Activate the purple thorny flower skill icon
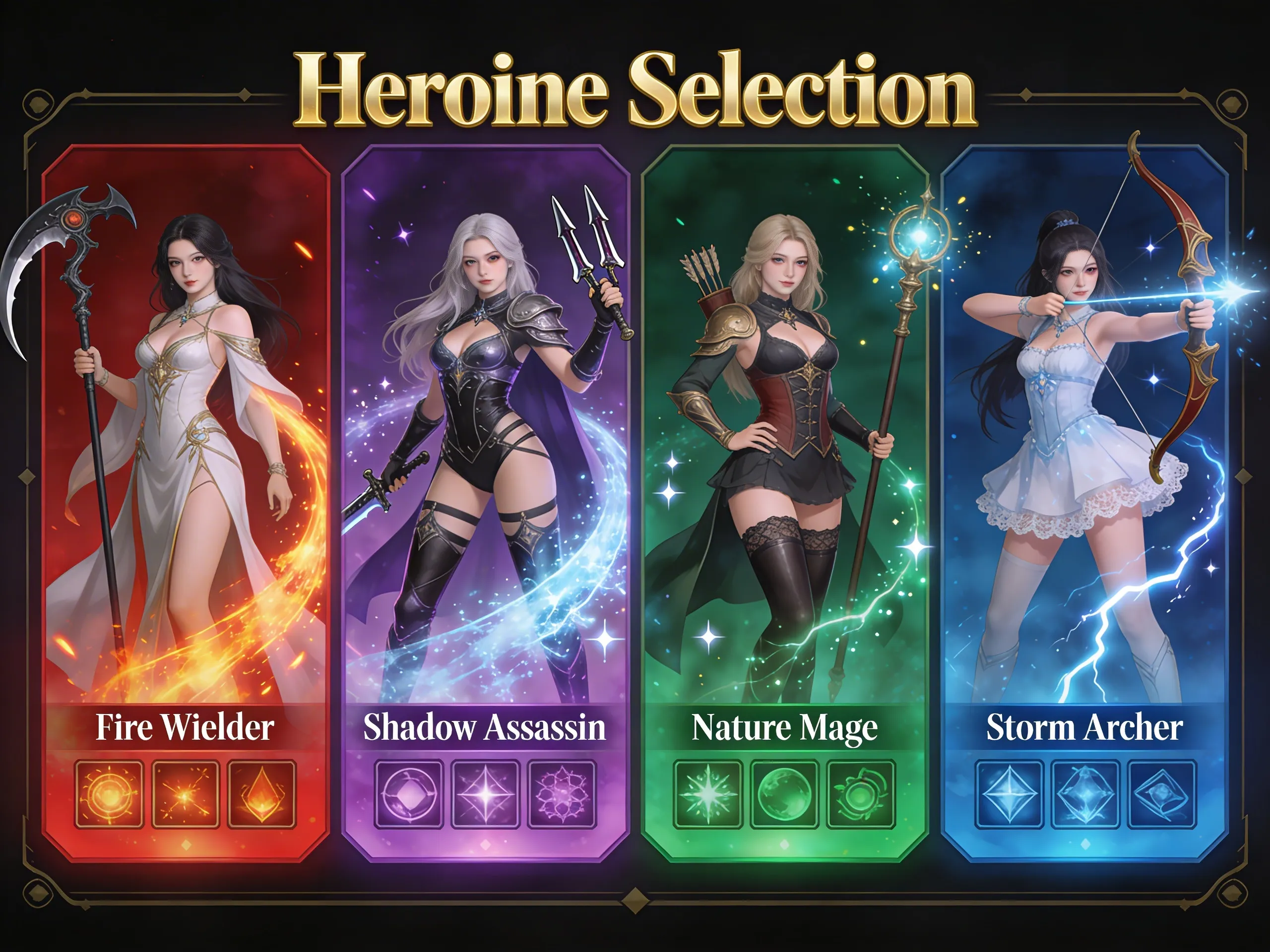This screenshot has height=952, width=1270. 562,794
